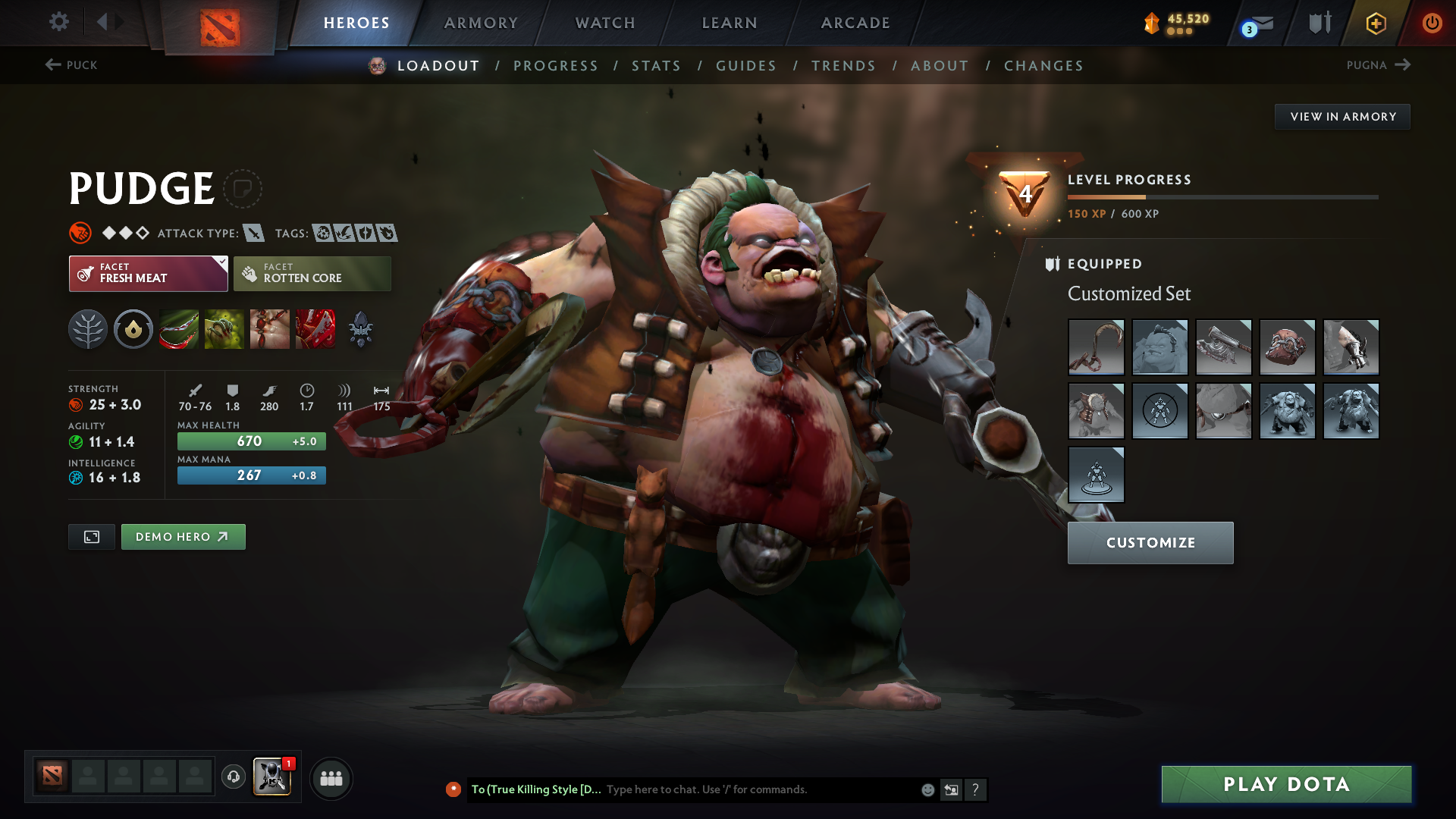Viewport: 1456px width, 819px height.
Task: Quit the game with power button
Action: click(x=1432, y=23)
